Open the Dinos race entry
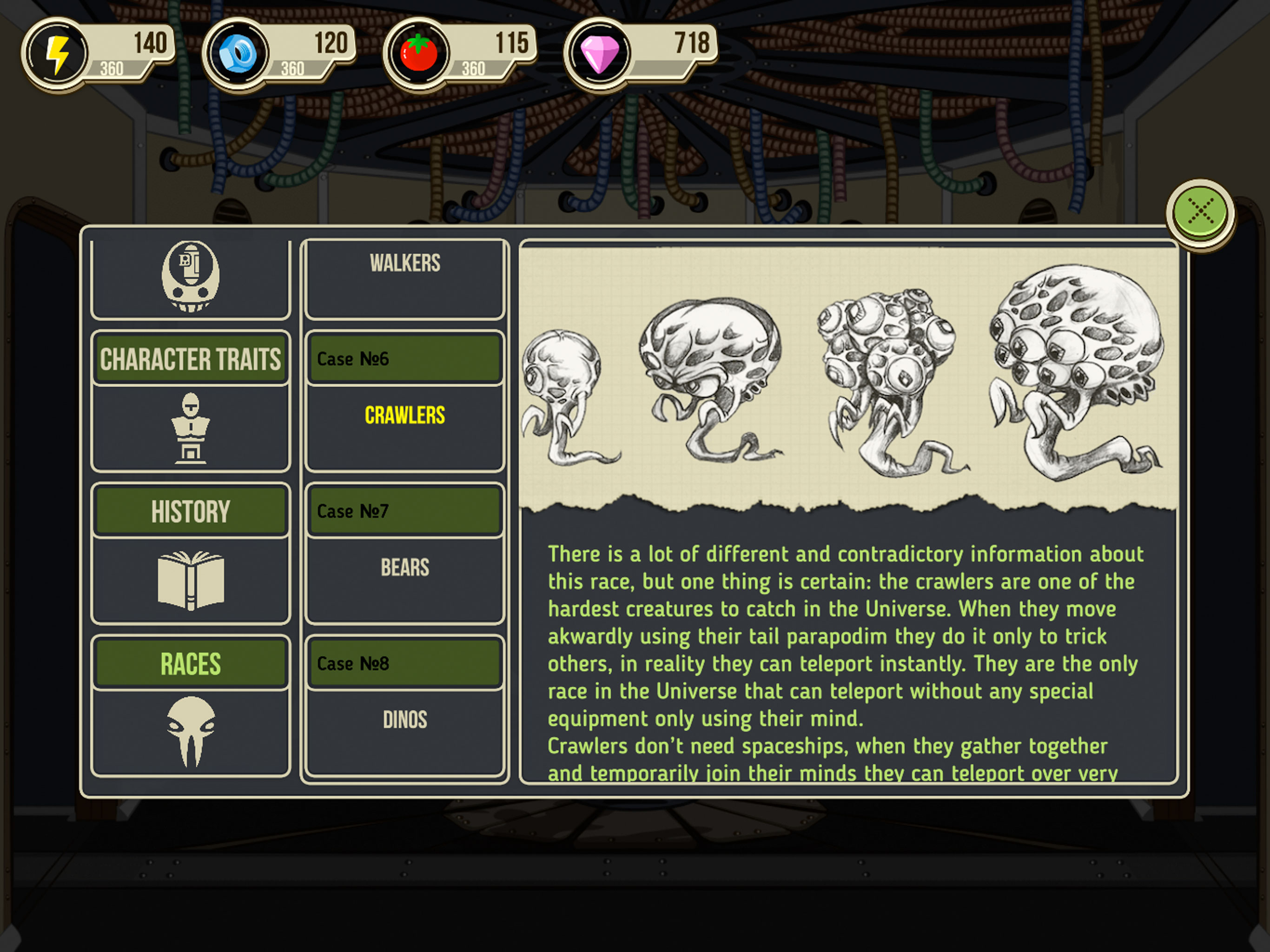Viewport: 1270px width, 952px height. pos(405,720)
